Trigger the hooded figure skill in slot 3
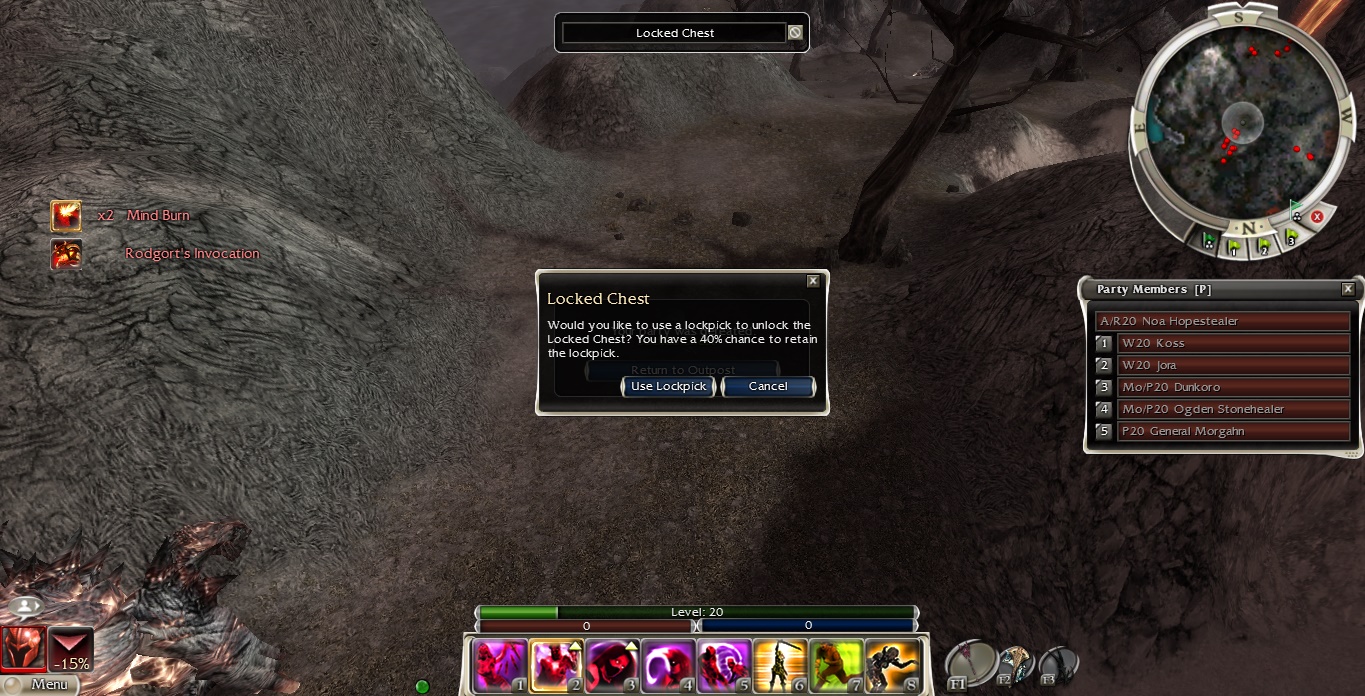Viewport: 1365px width, 696px height. [x=612, y=665]
